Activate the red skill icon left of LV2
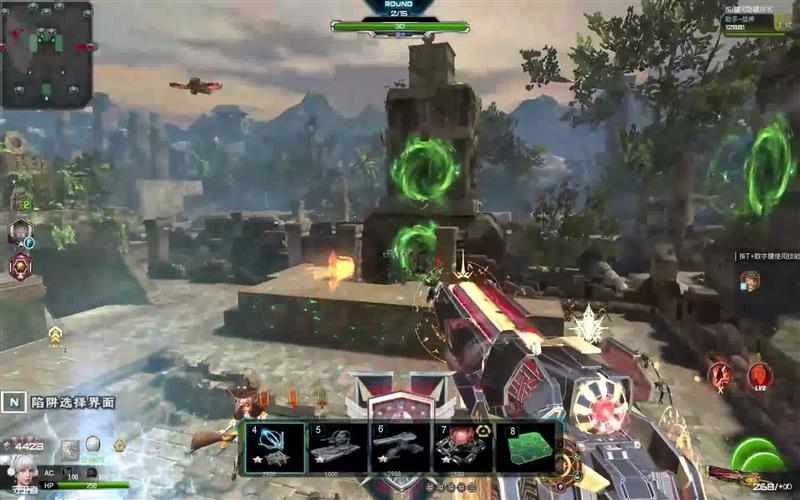The width and height of the screenshot is (800, 500). tap(720, 376)
